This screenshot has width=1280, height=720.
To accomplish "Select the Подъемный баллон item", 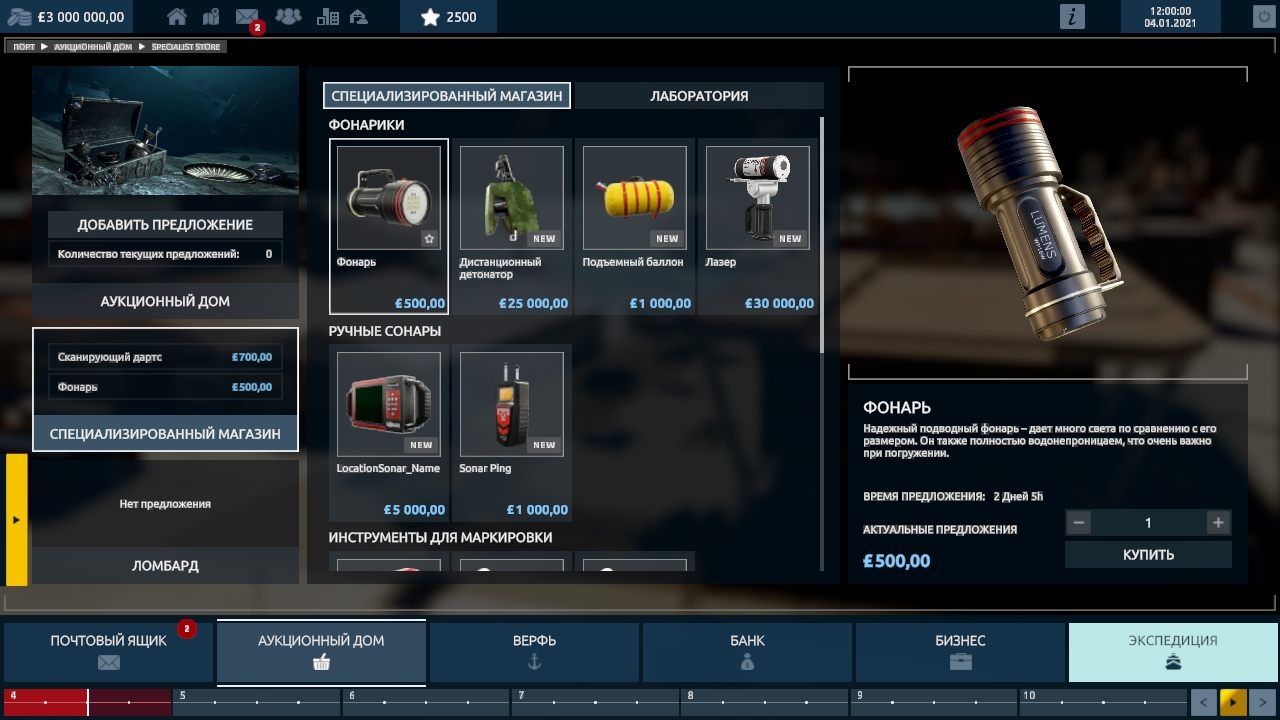I will [x=634, y=227].
